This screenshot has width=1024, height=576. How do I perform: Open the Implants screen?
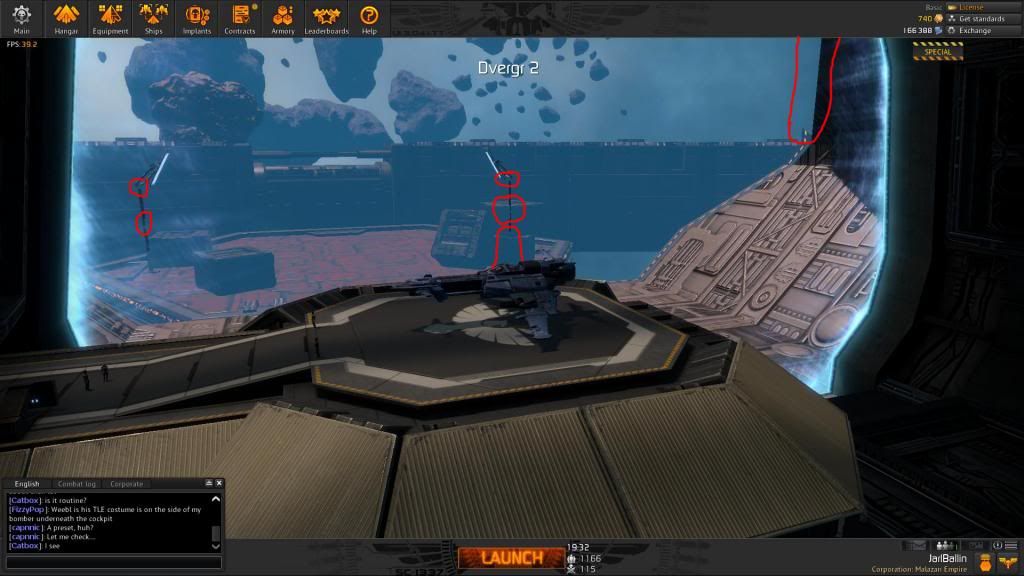(197, 18)
